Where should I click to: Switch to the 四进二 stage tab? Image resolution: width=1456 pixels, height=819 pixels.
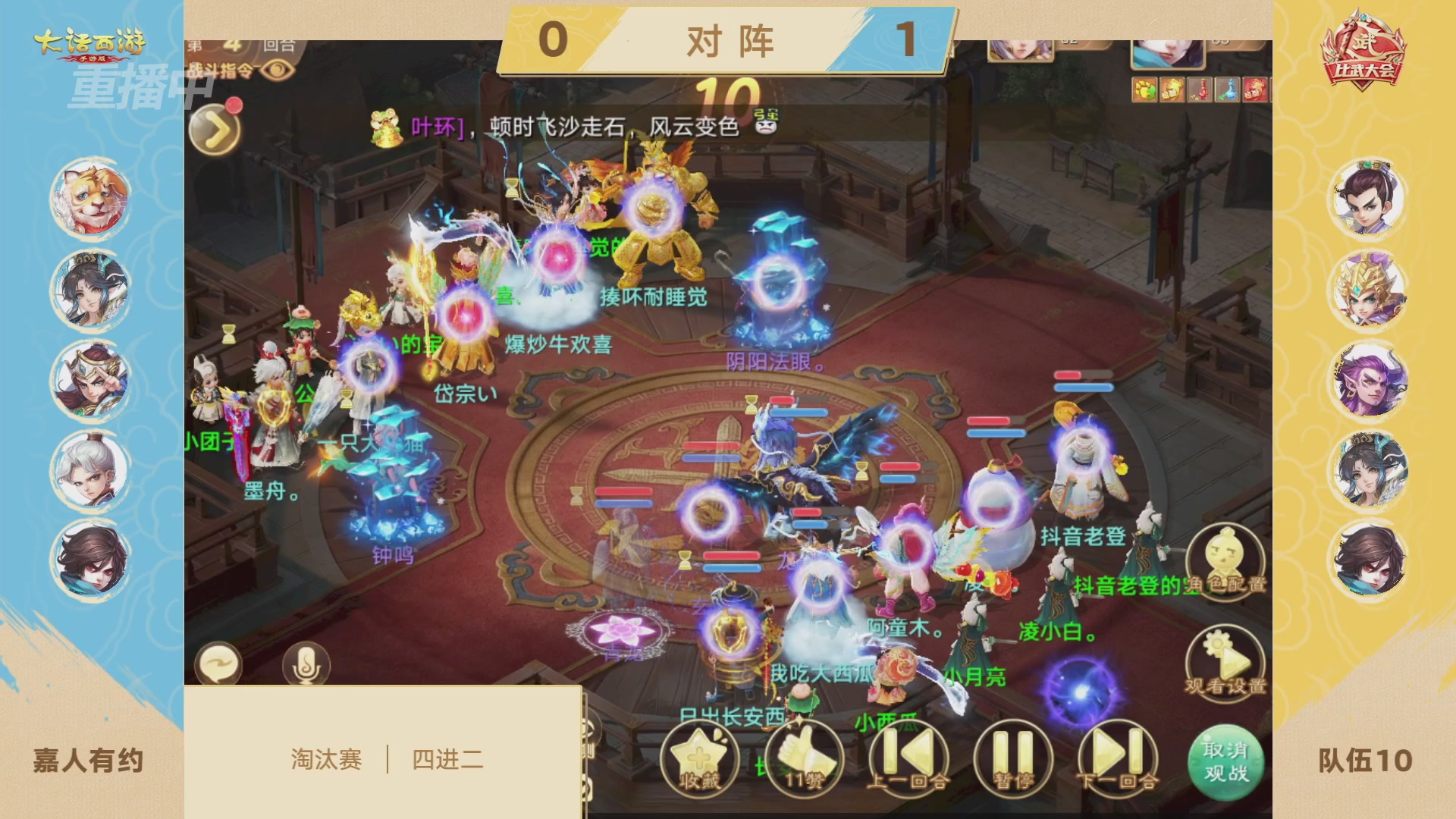447,758
